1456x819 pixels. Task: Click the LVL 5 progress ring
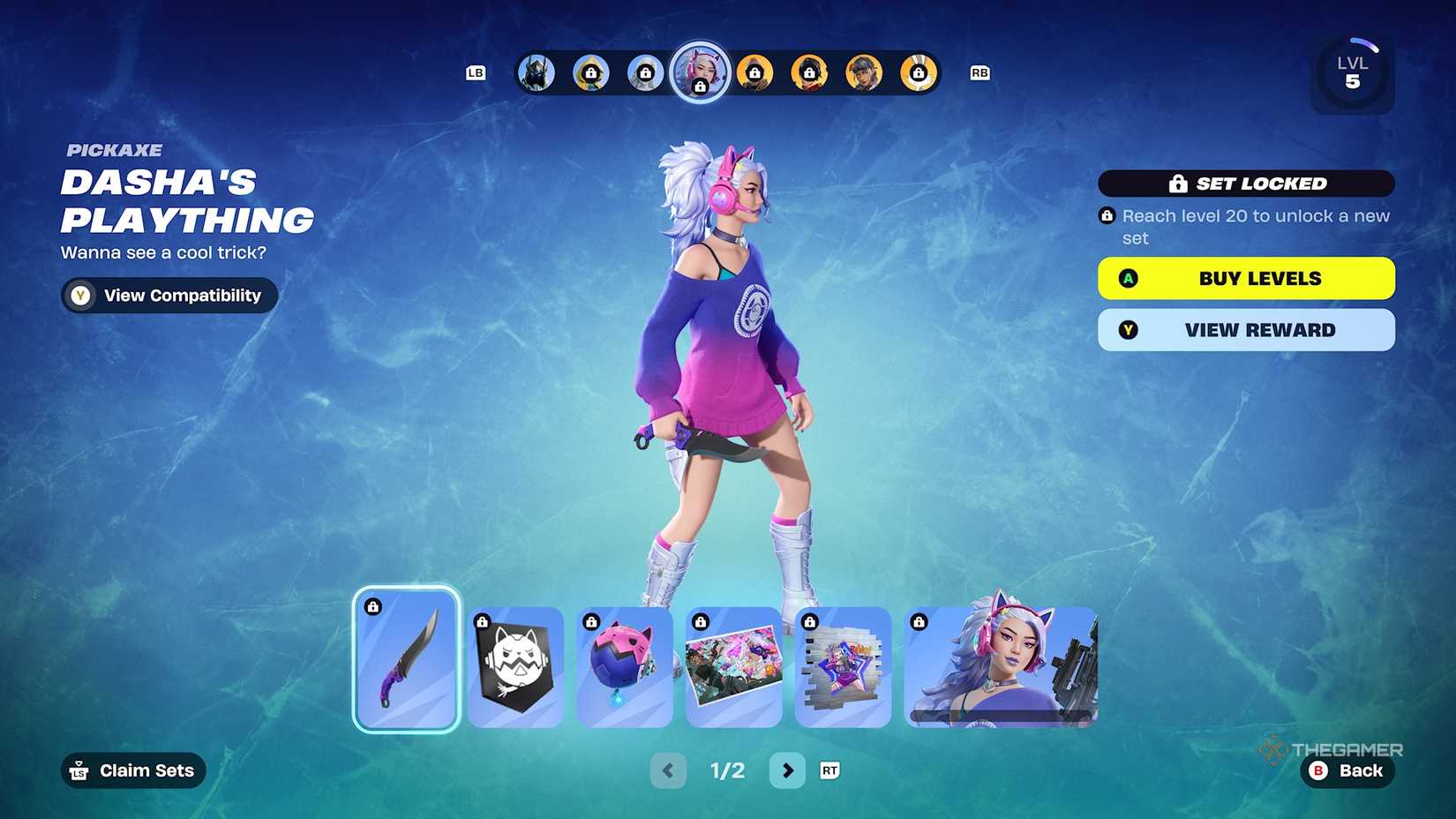tap(1353, 71)
